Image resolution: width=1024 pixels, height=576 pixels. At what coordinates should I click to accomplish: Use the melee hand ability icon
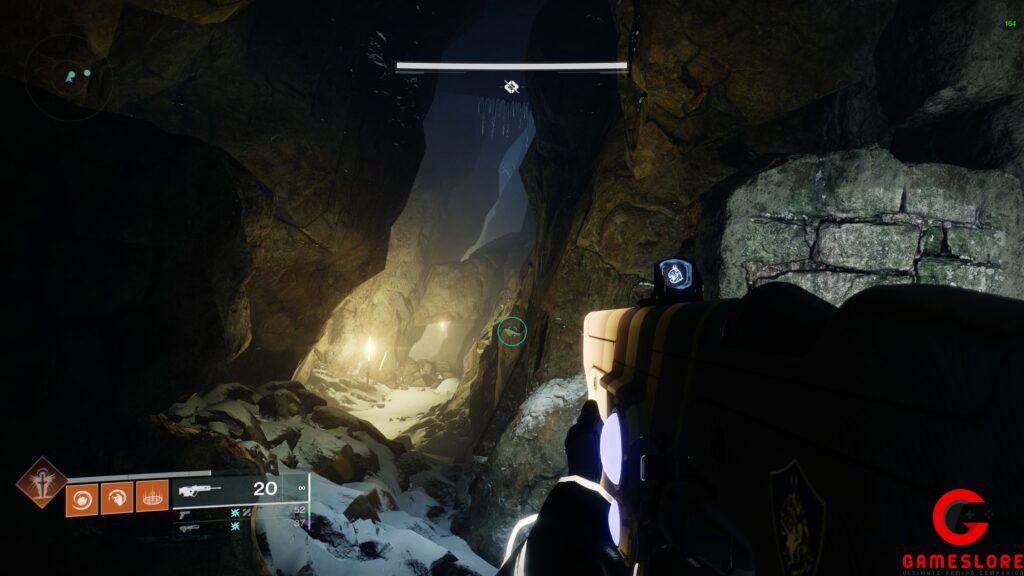coord(117,497)
